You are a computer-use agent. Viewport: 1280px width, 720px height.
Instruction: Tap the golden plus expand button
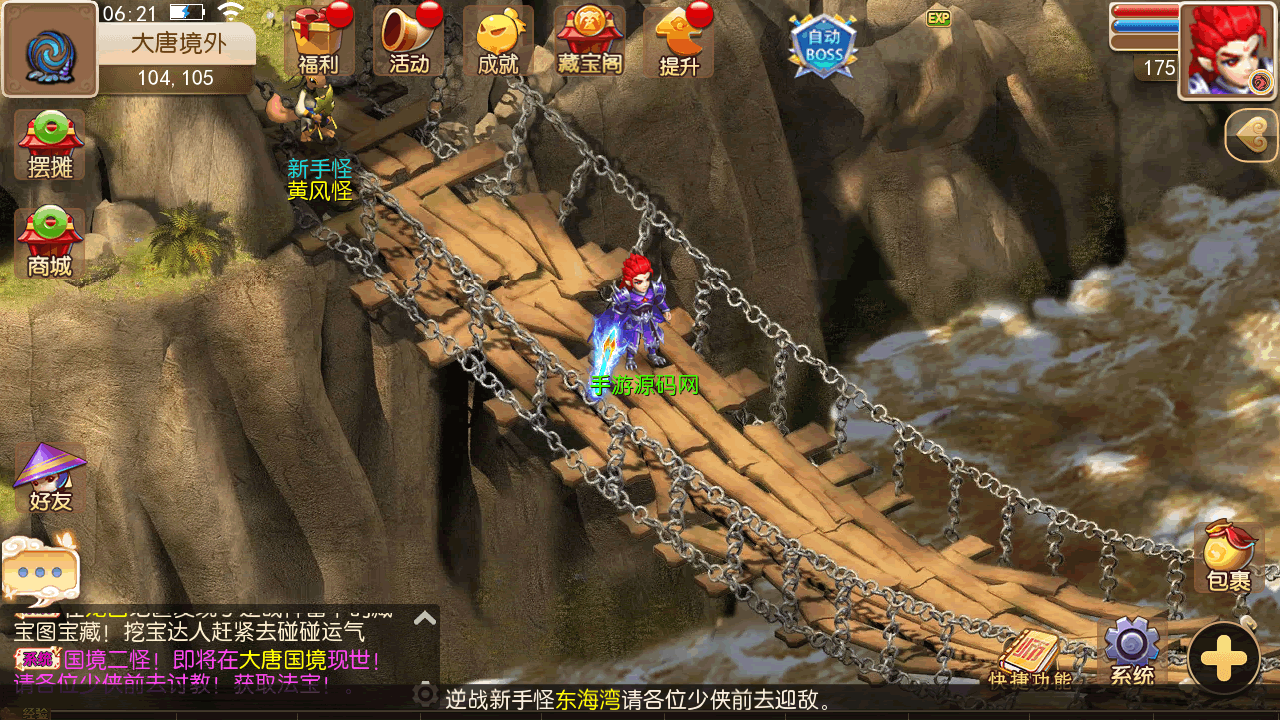pos(1224,659)
